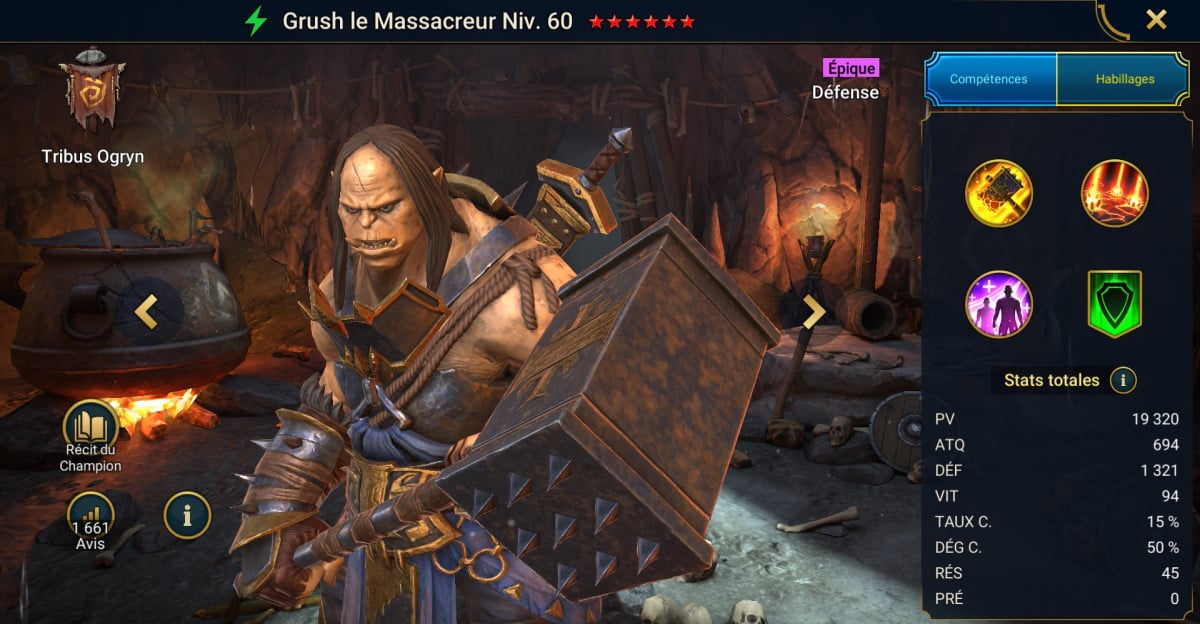Click the champion info button
The image size is (1200, 624).
pyautogui.click(x=187, y=516)
